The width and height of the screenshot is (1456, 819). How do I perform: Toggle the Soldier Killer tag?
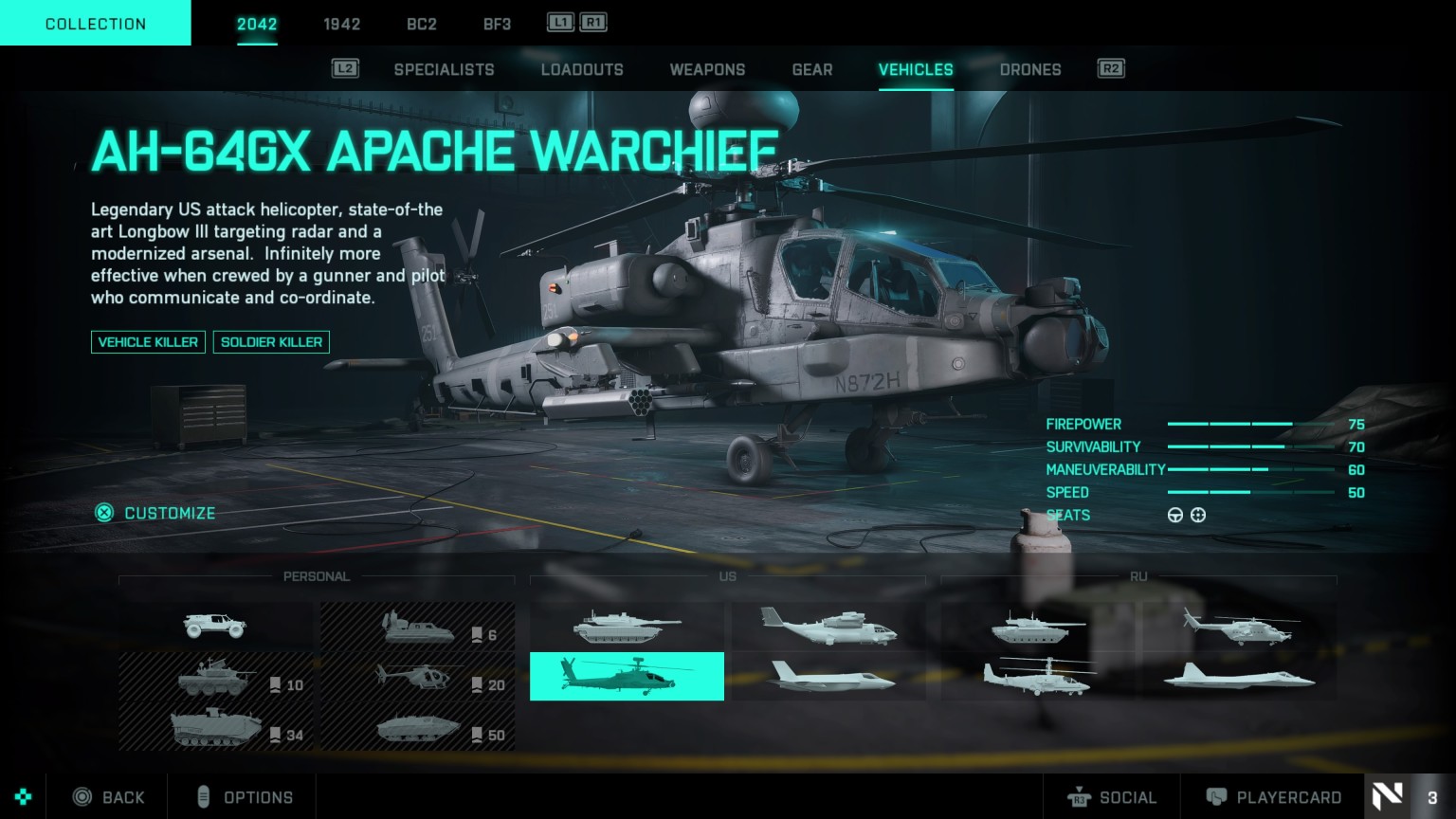(x=272, y=342)
